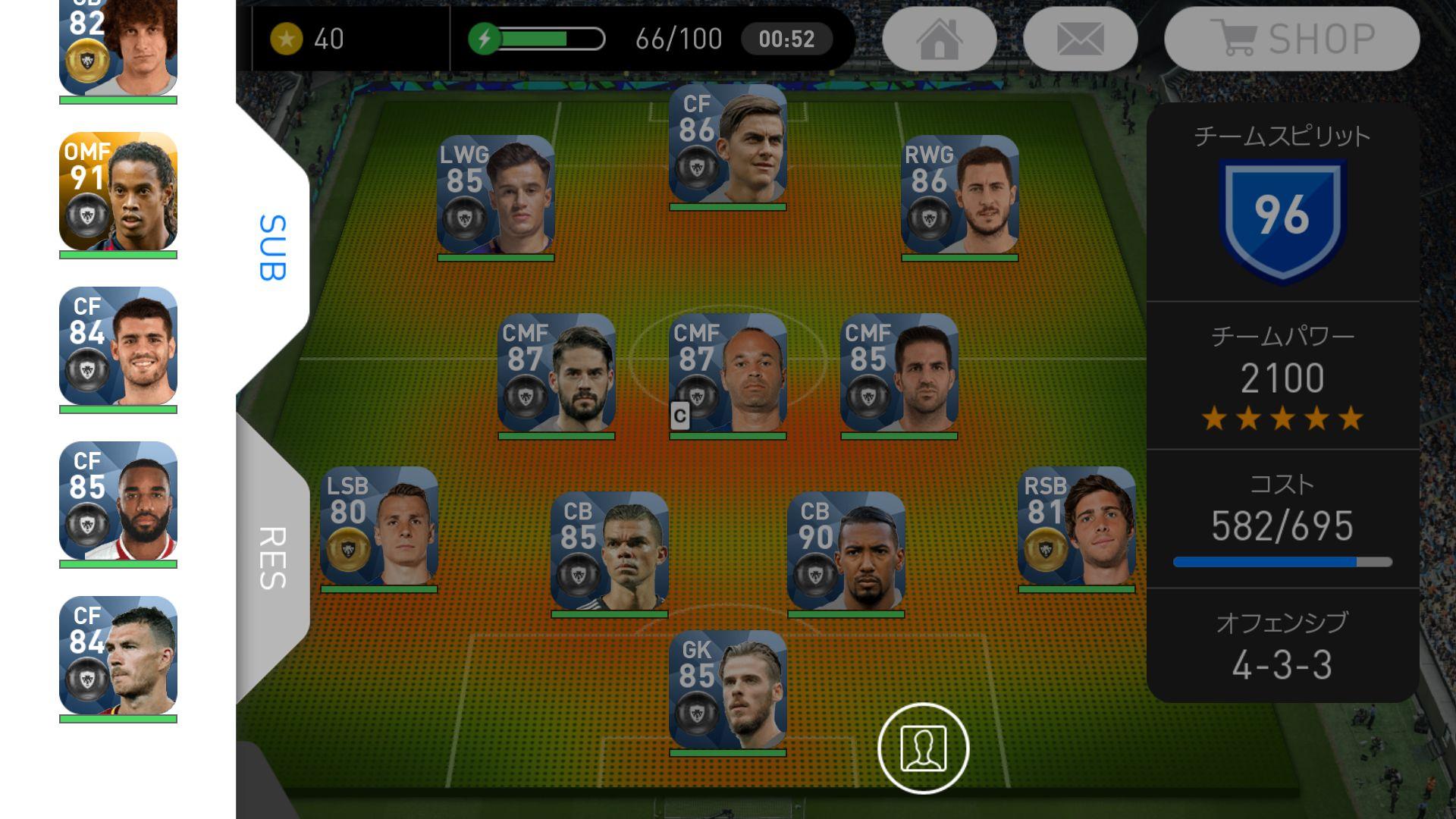Select the CB 82 substitute card
Screen dimensions: 1456x819
point(118,45)
